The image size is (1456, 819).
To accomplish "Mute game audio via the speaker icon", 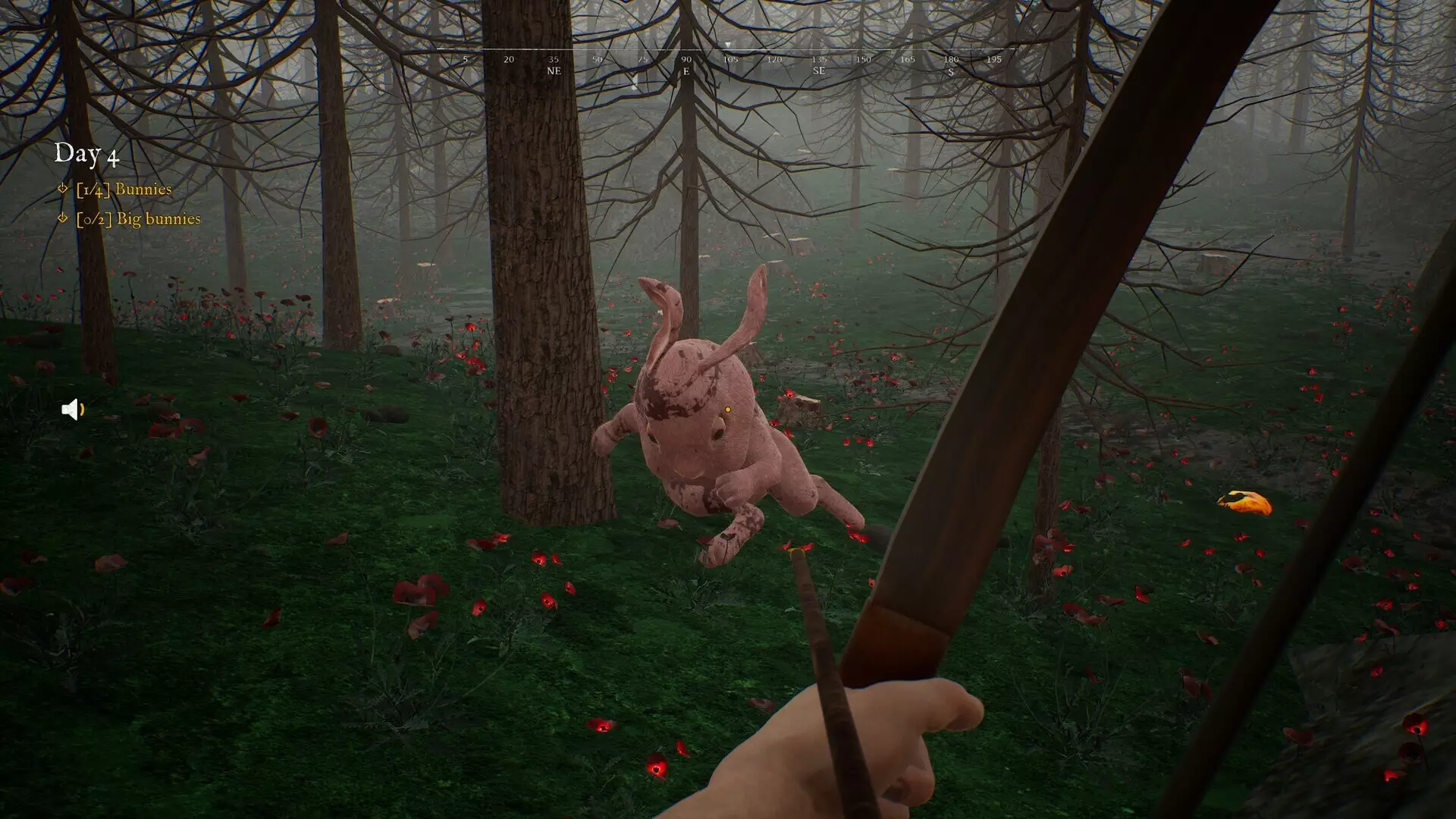I will click(71, 409).
